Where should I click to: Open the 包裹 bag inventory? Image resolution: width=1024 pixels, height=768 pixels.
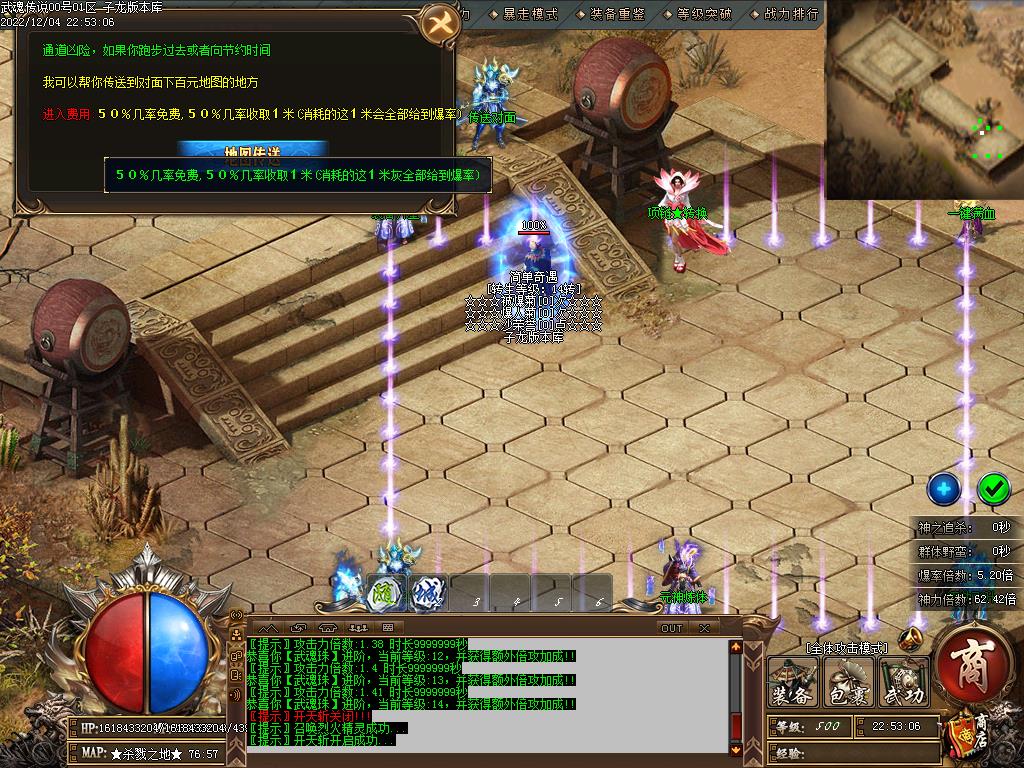click(849, 684)
